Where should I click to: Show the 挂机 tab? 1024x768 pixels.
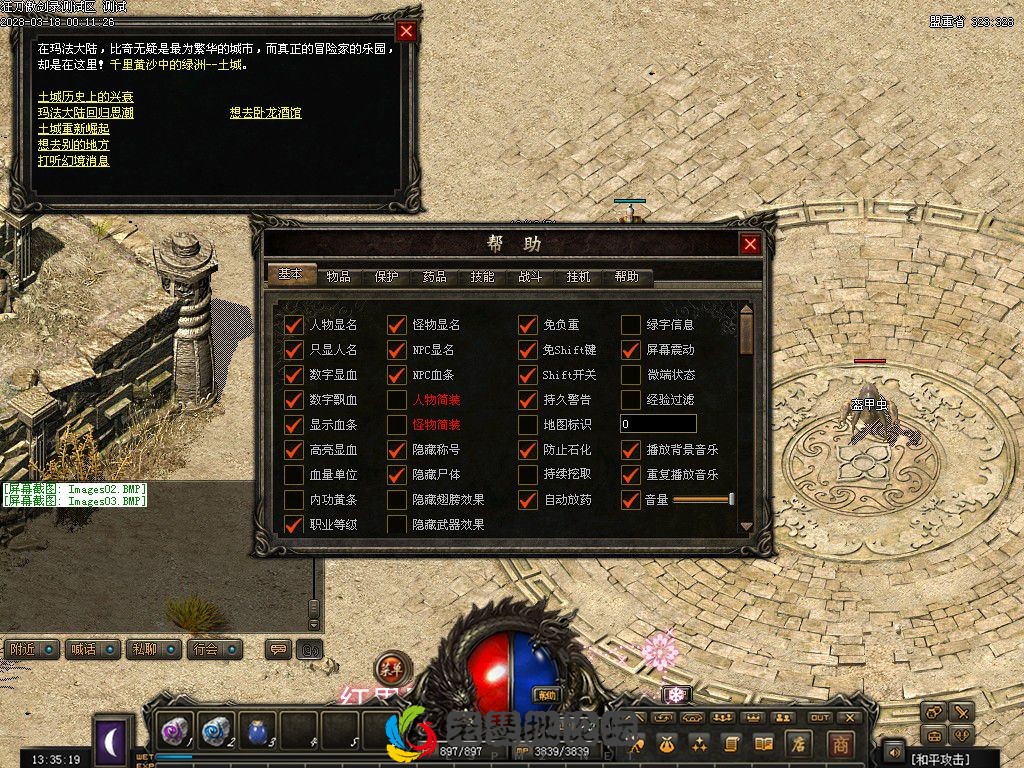click(x=578, y=277)
